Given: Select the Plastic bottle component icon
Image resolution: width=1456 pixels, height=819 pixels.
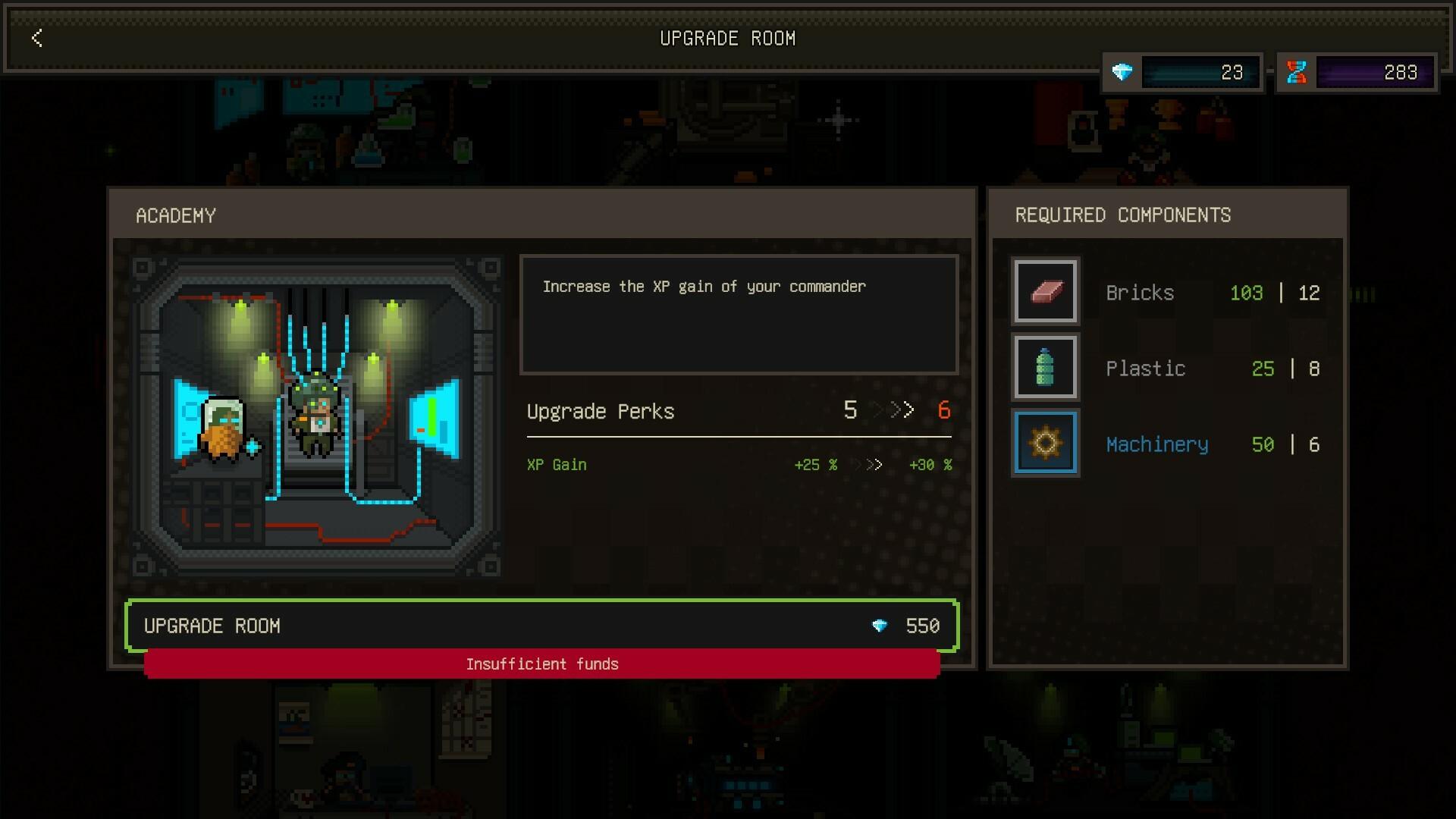Looking at the screenshot, I should coord(1046,367).
